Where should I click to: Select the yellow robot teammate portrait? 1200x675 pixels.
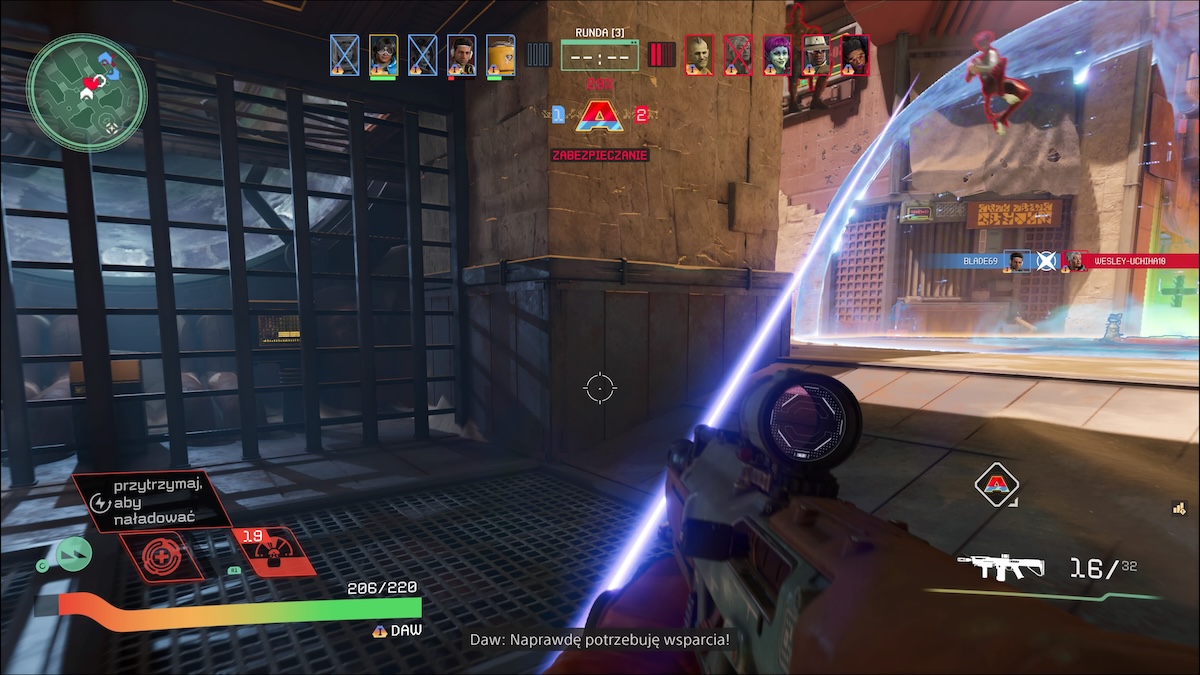point(501,55)
